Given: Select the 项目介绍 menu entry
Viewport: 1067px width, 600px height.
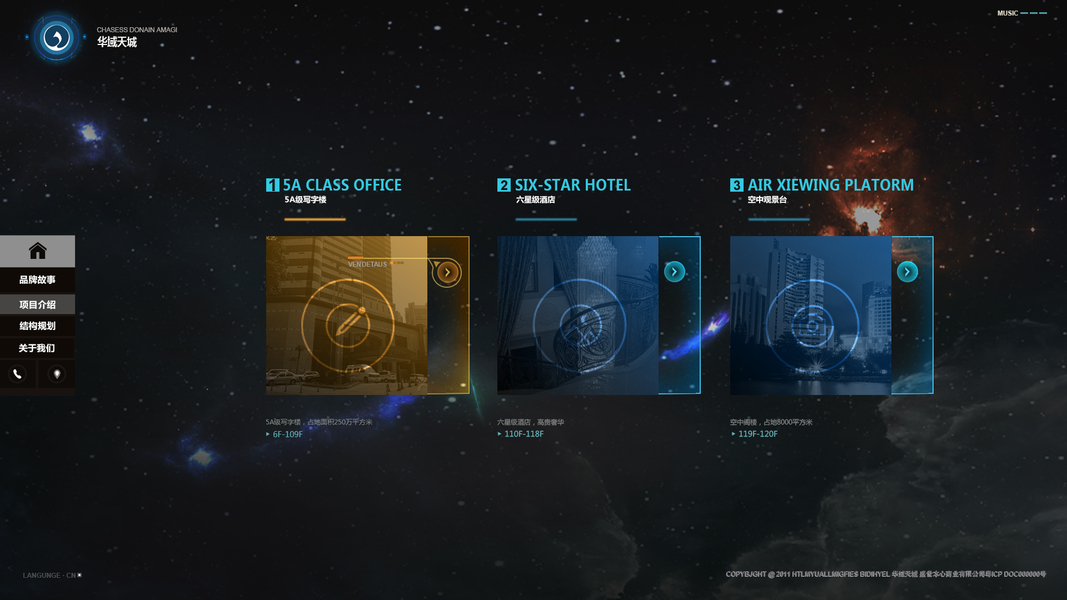Looking at the screenshot, I should [37, 304].
